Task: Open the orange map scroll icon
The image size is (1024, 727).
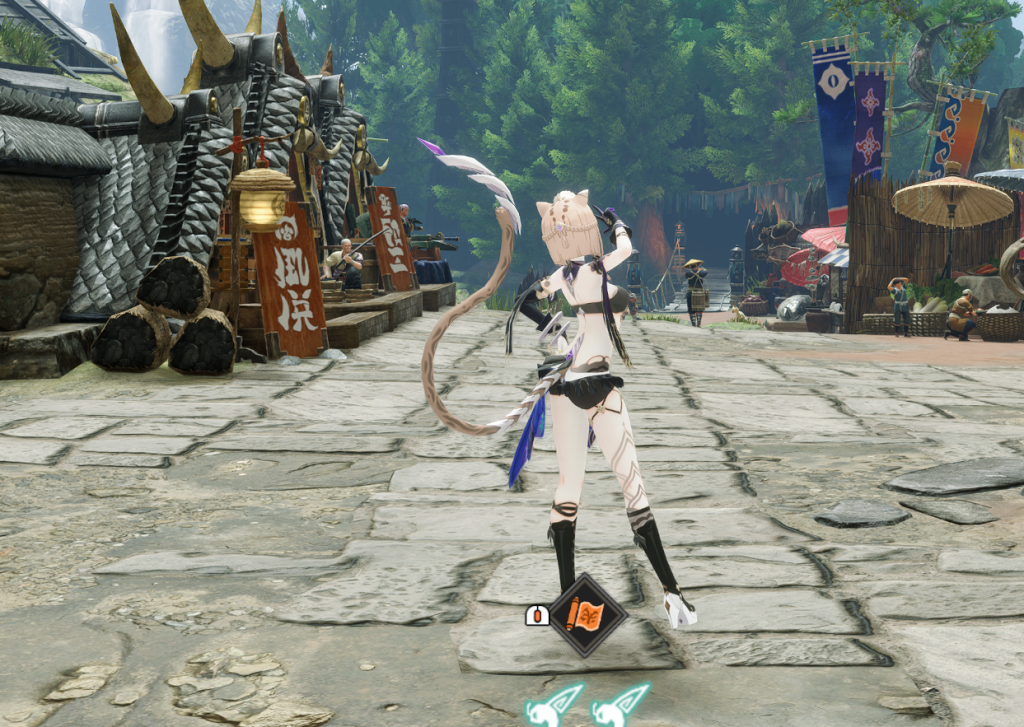Action: tap(584, 614)
